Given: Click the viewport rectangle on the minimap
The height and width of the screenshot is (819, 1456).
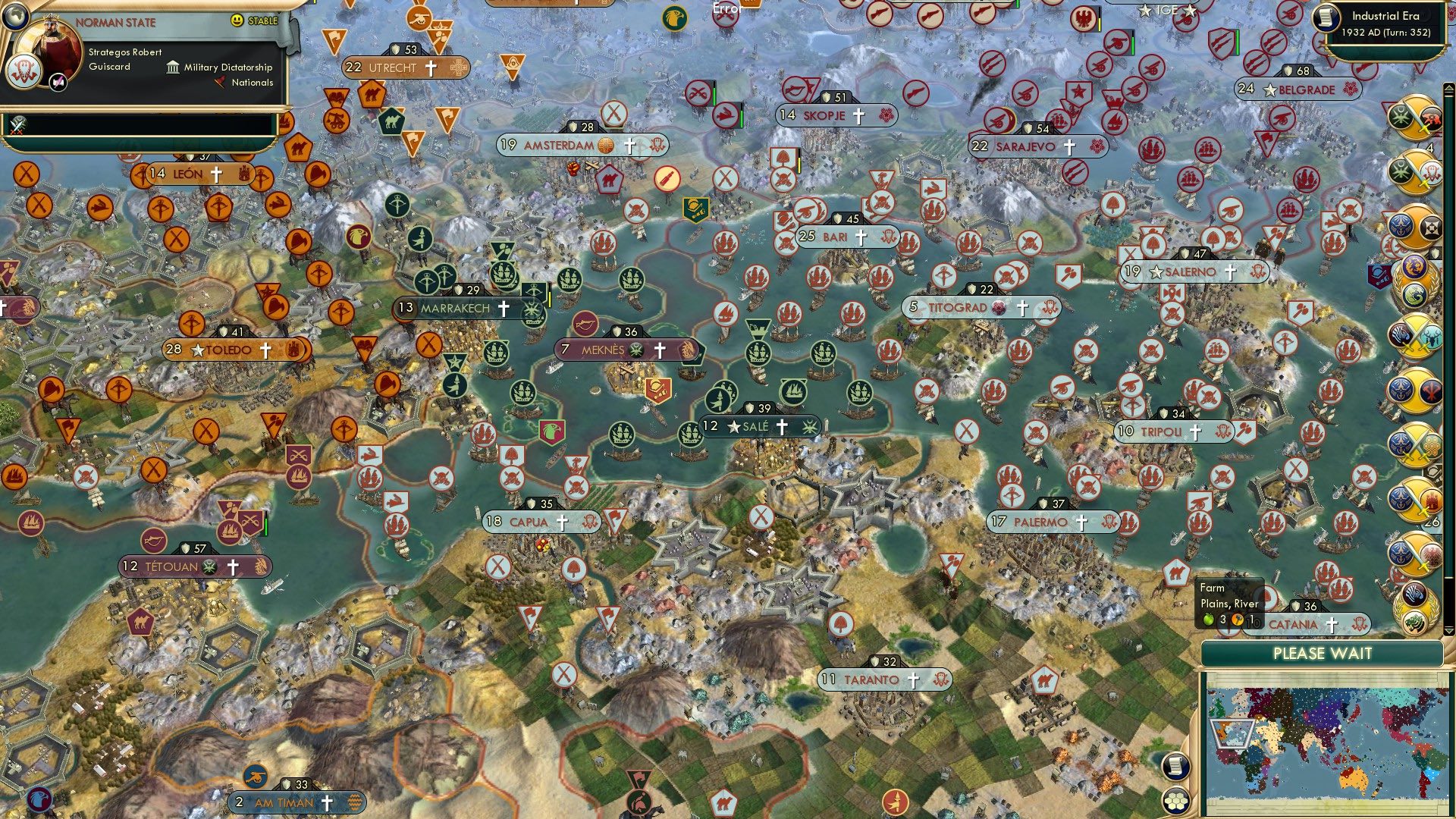Looking at the screenshot, I should pyautogui.click(x=1231, y=733).
